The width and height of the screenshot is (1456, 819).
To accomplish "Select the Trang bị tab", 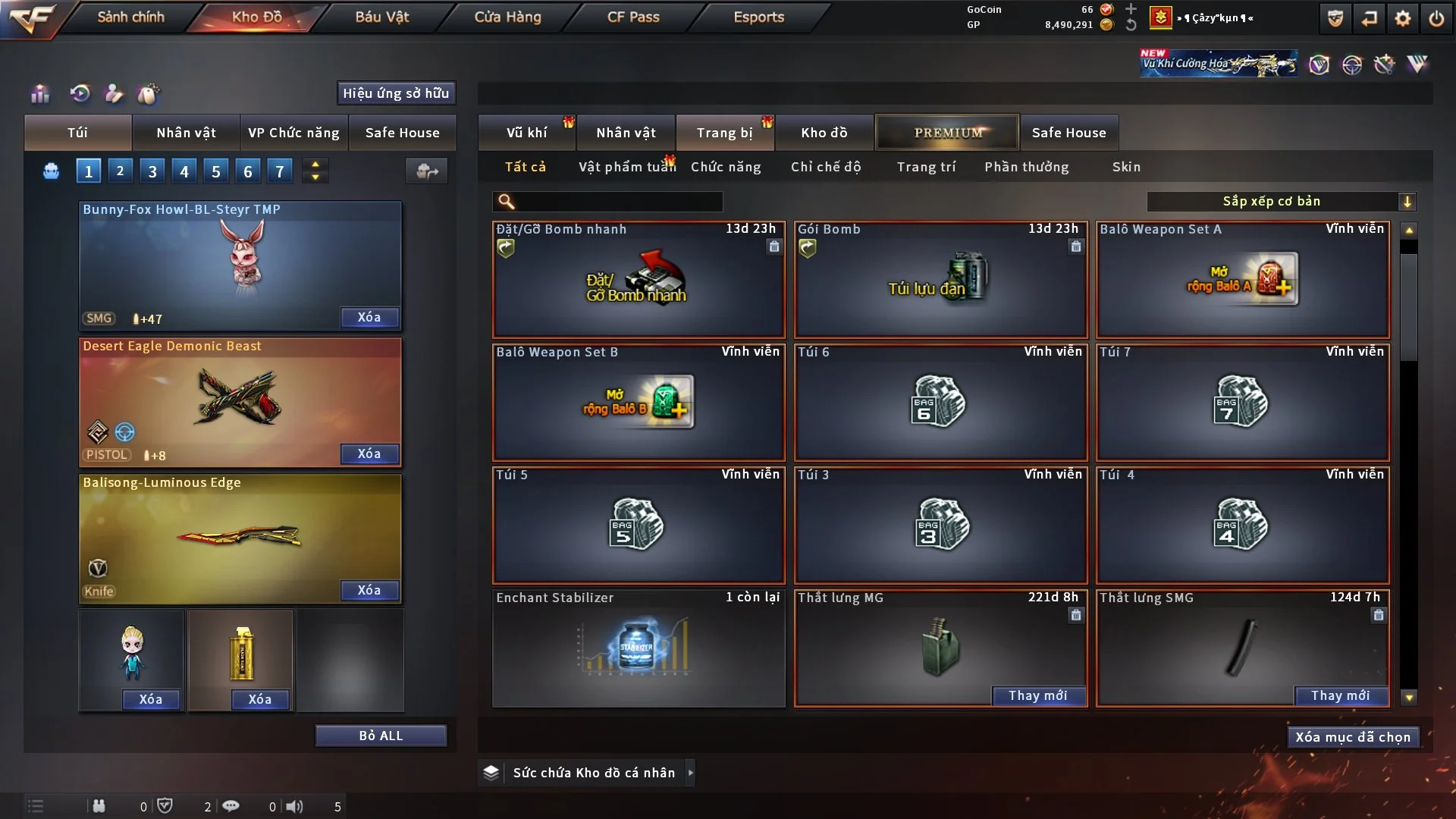I will tap(724, 133).
